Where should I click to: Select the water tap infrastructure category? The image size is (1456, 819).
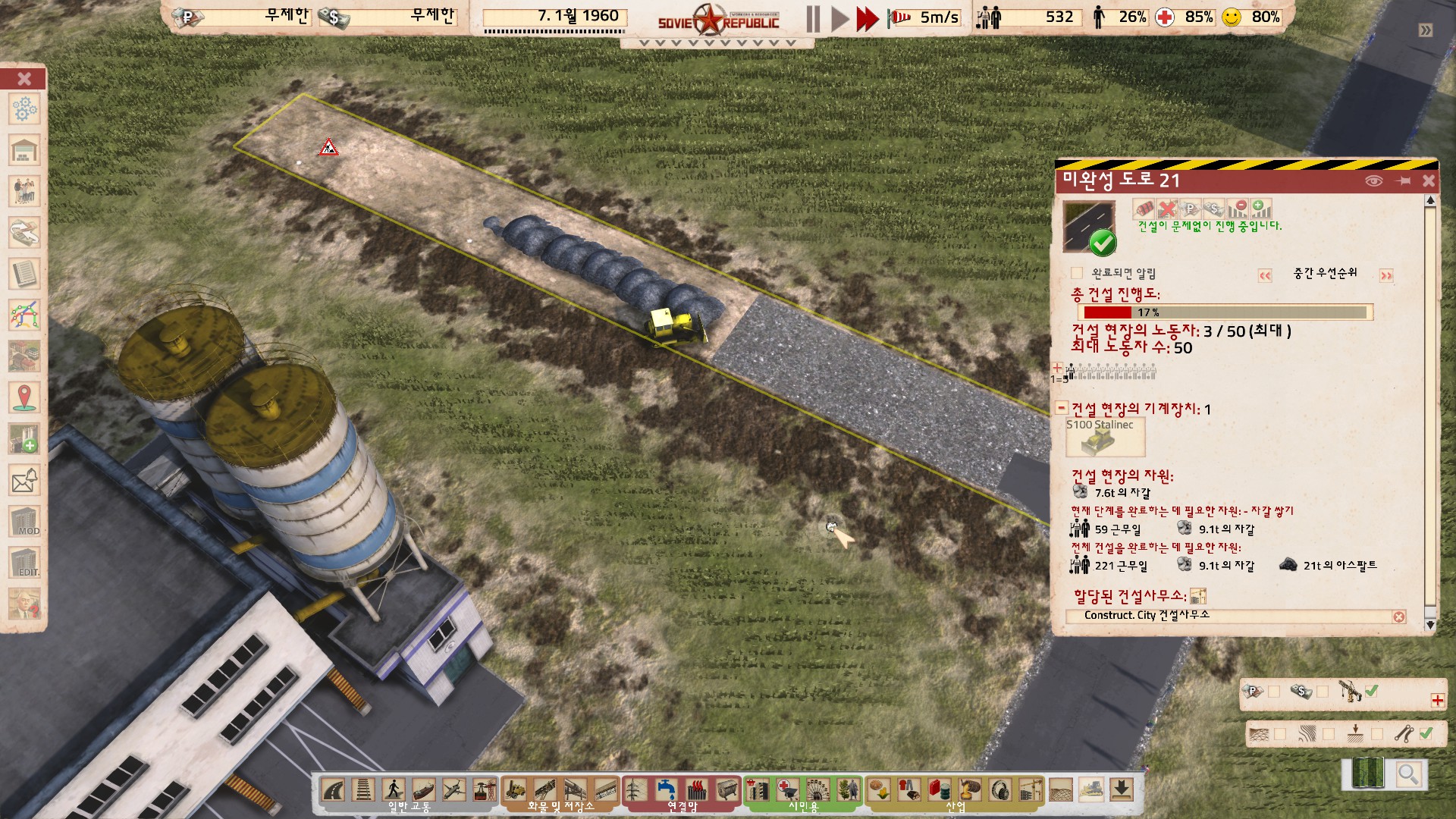click(x=667, y=790)
